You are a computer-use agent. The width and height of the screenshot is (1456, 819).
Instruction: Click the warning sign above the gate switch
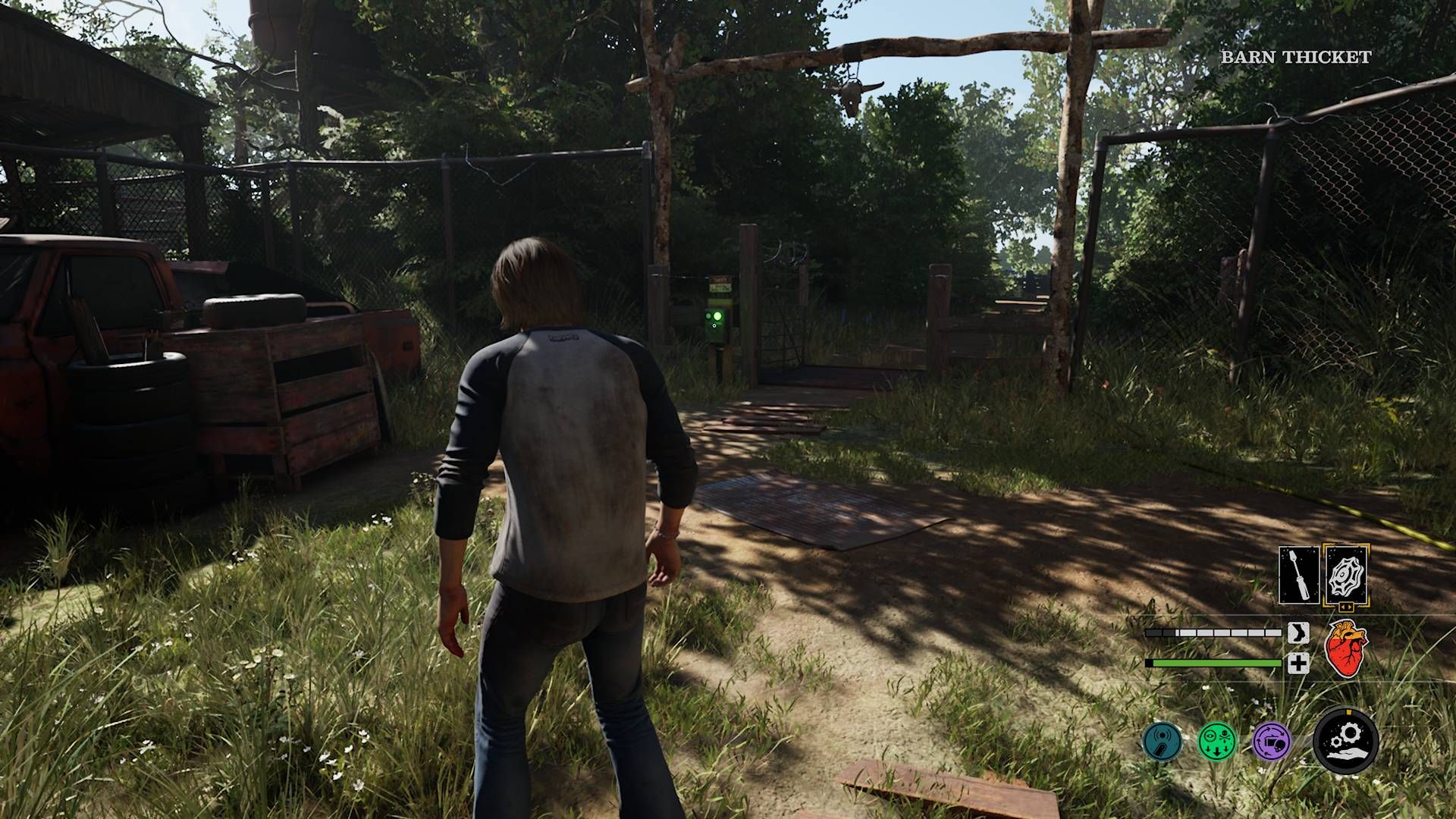click(720, 284)
